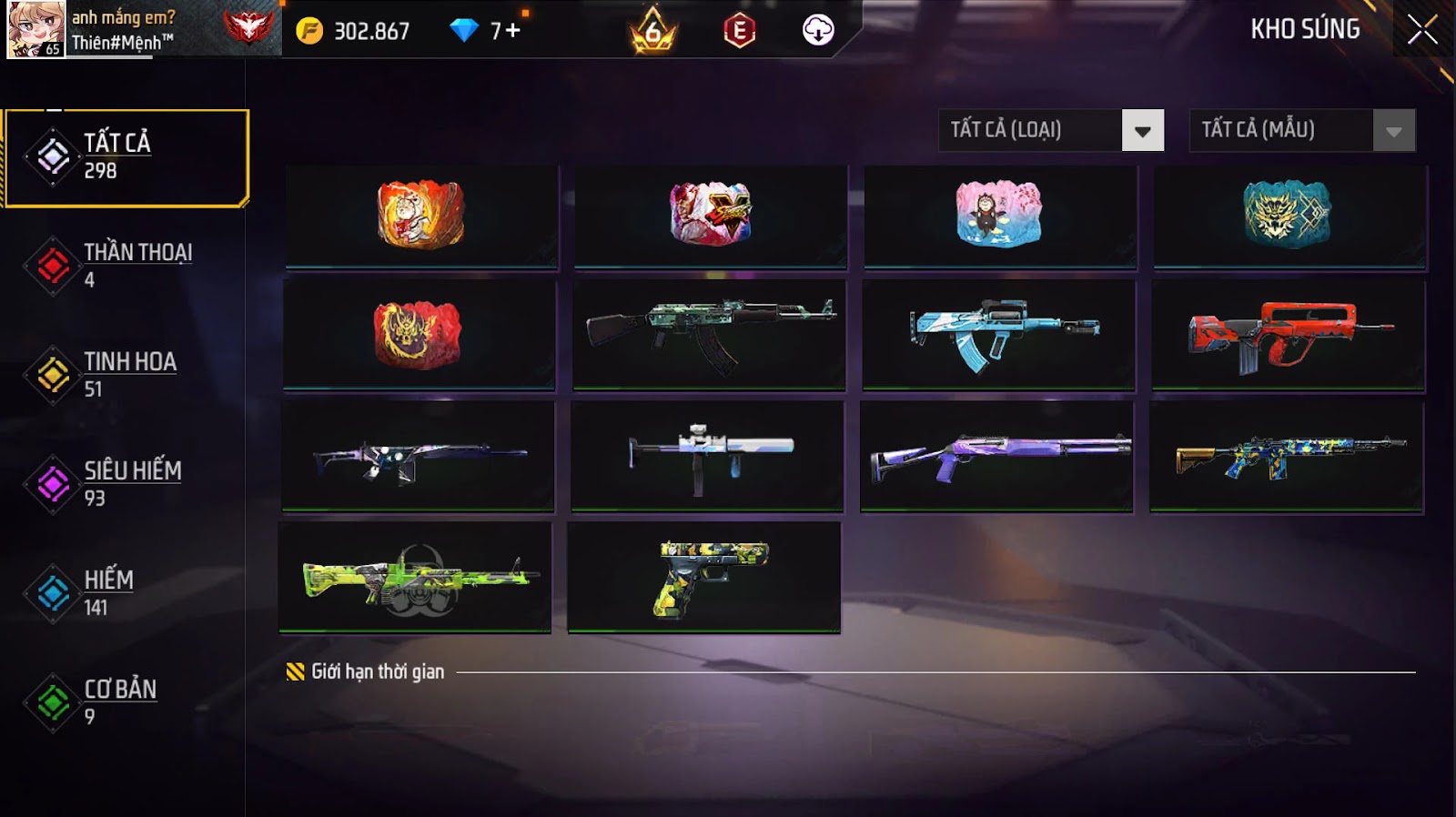This screenshot has height=817, width=1456.
Task: Close the Kho Súng weapon vault
Action: tap(1422, 30)
